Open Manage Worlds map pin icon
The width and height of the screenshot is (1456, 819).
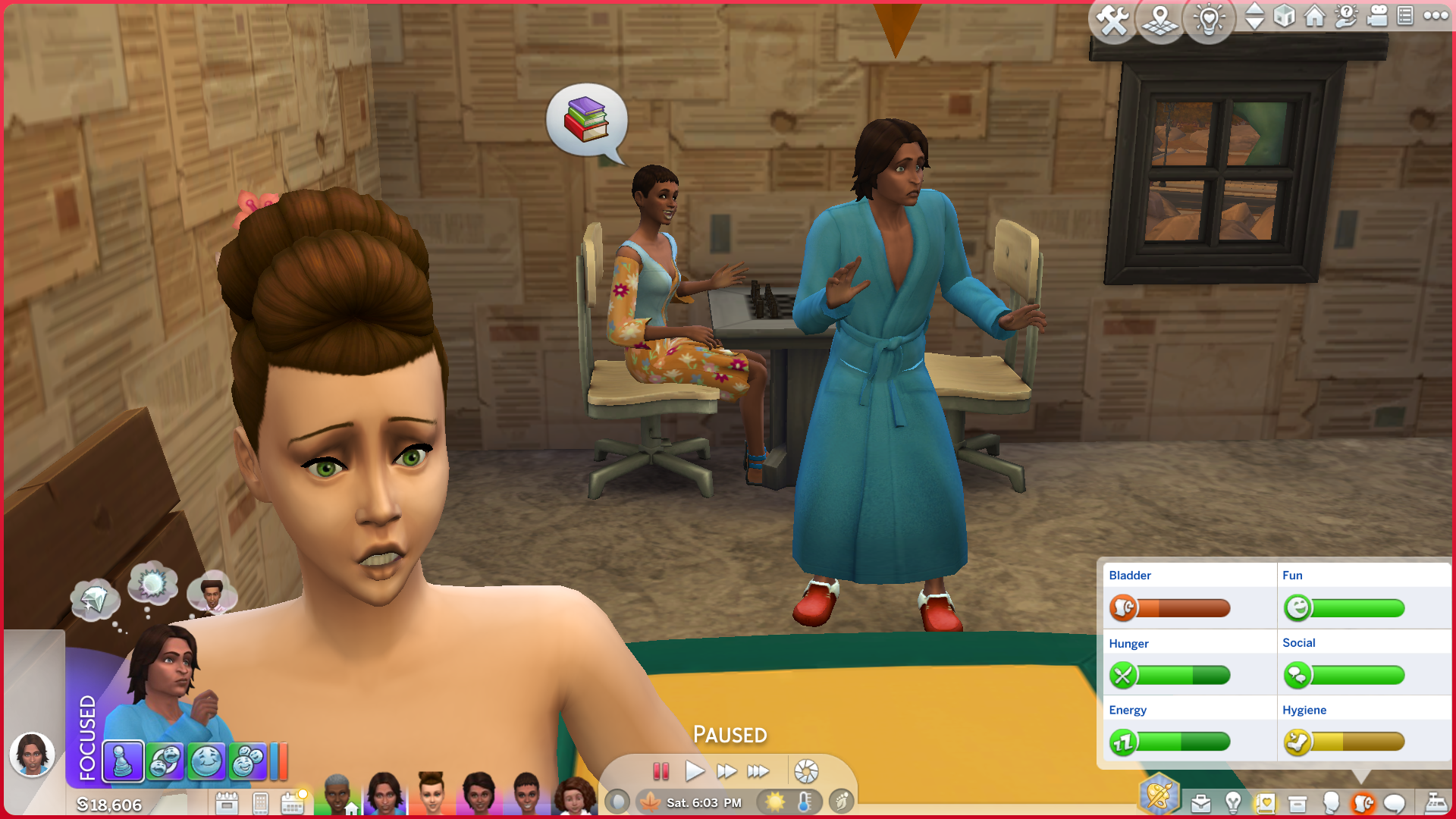(1160, 20)
